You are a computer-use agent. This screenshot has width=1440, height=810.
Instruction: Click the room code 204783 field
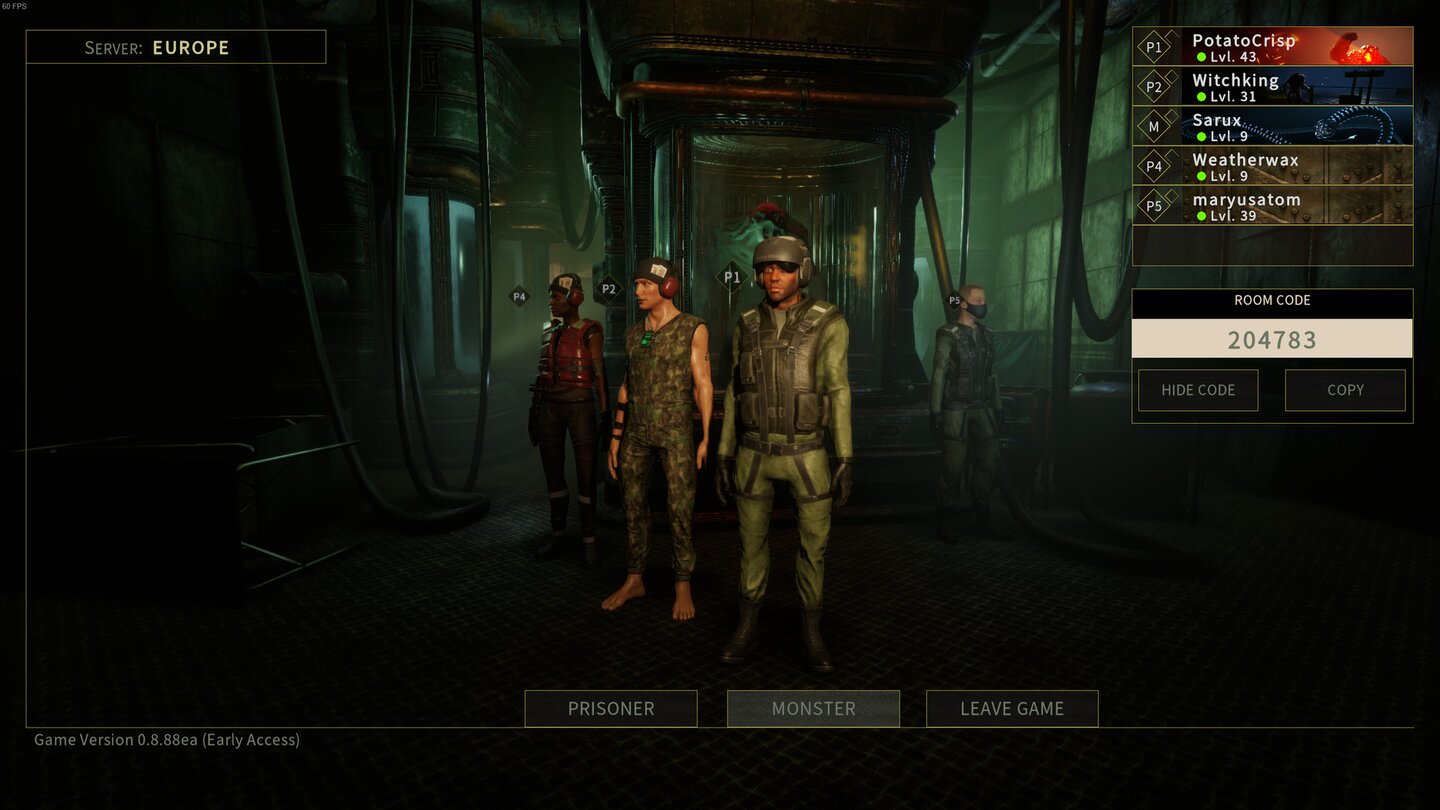tap(1272, 340)
